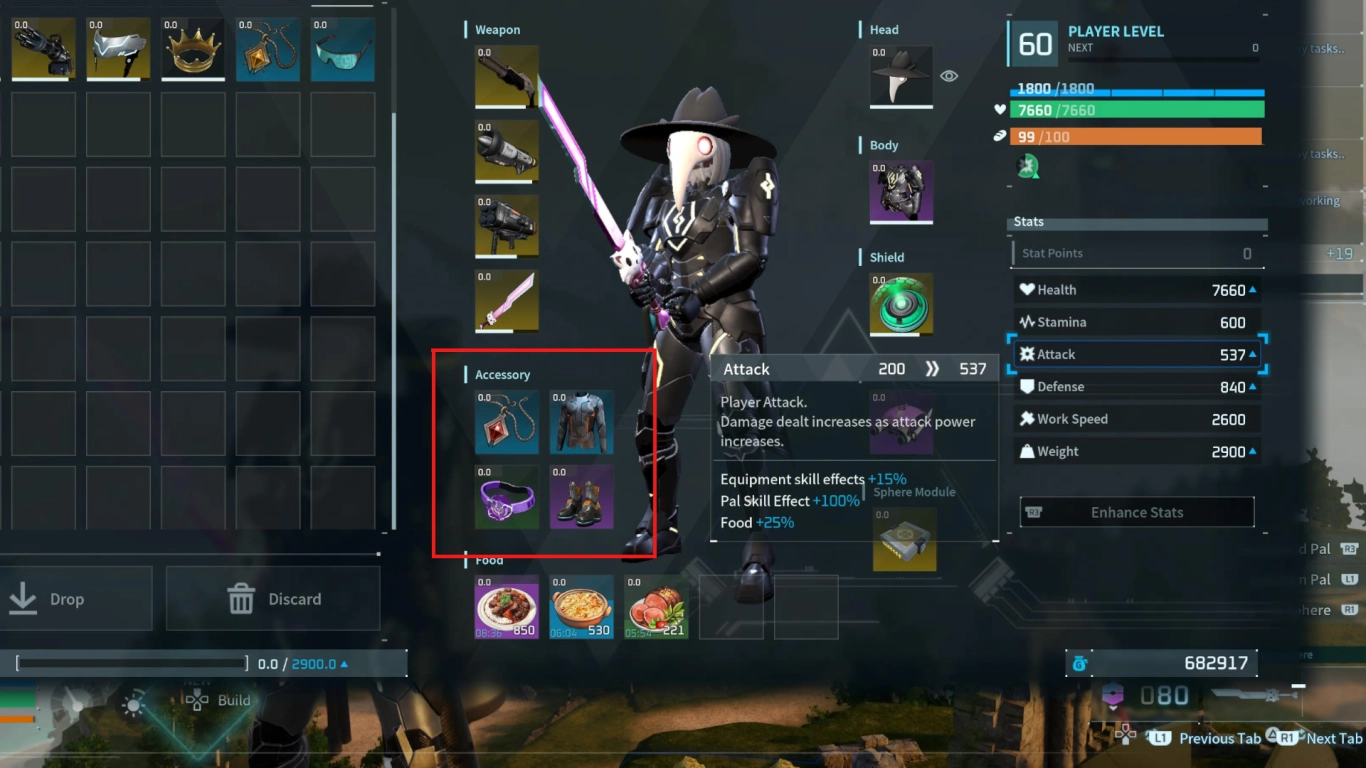Click the Pal Sphere icon beside count 080

1115,694
